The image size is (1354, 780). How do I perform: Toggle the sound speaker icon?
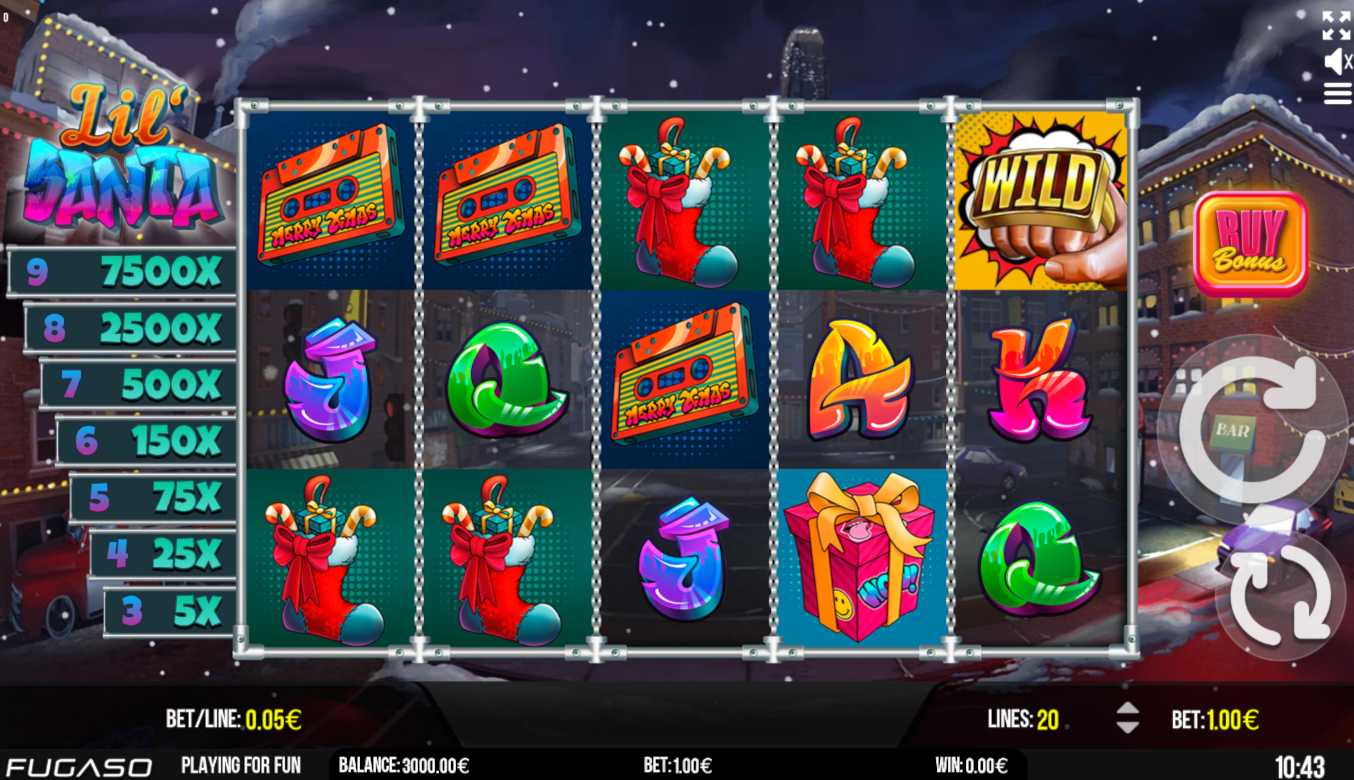[1336, 62]
